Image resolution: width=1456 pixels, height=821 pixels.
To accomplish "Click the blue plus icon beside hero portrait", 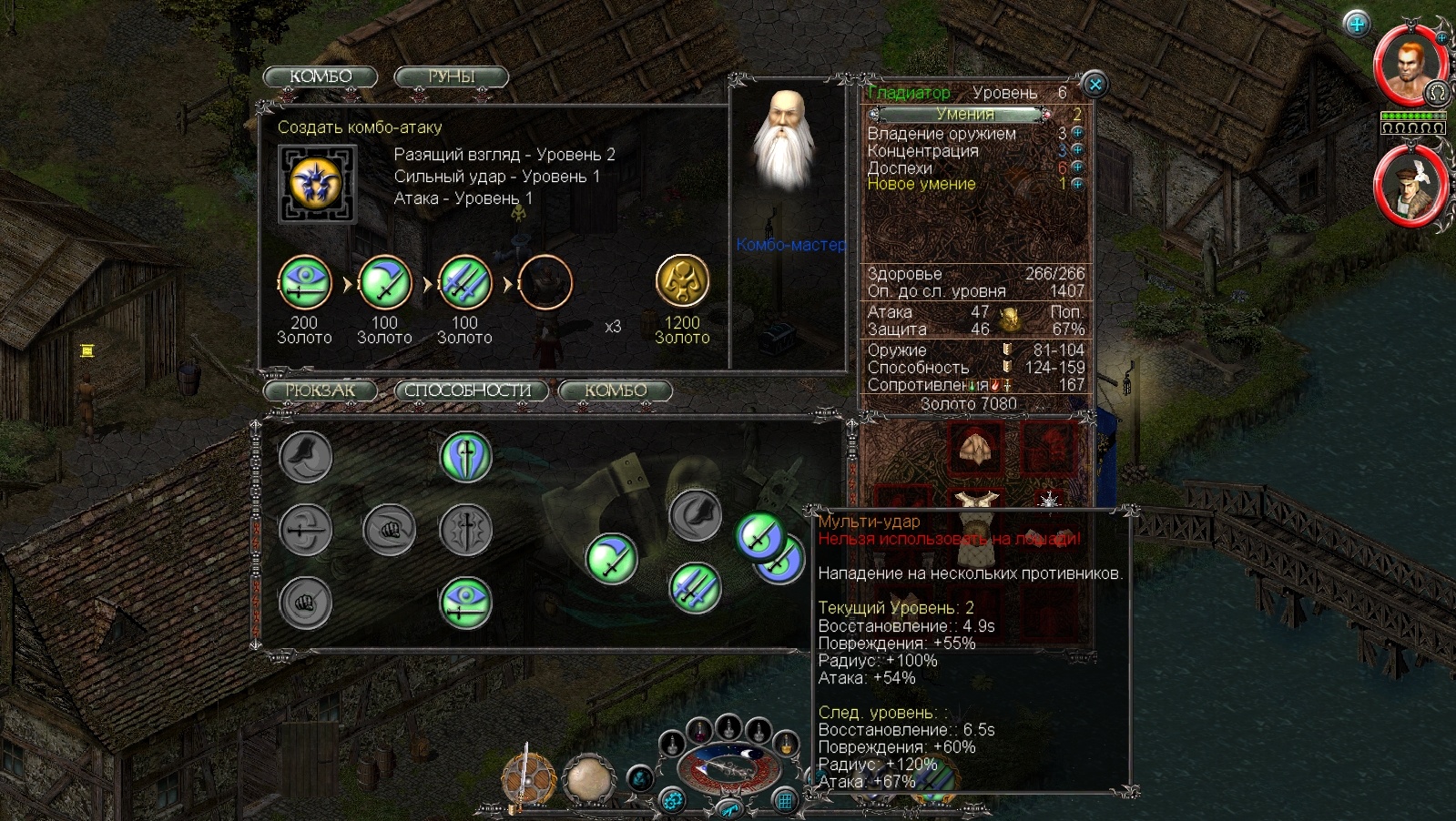I will (x=1357, y=24).
